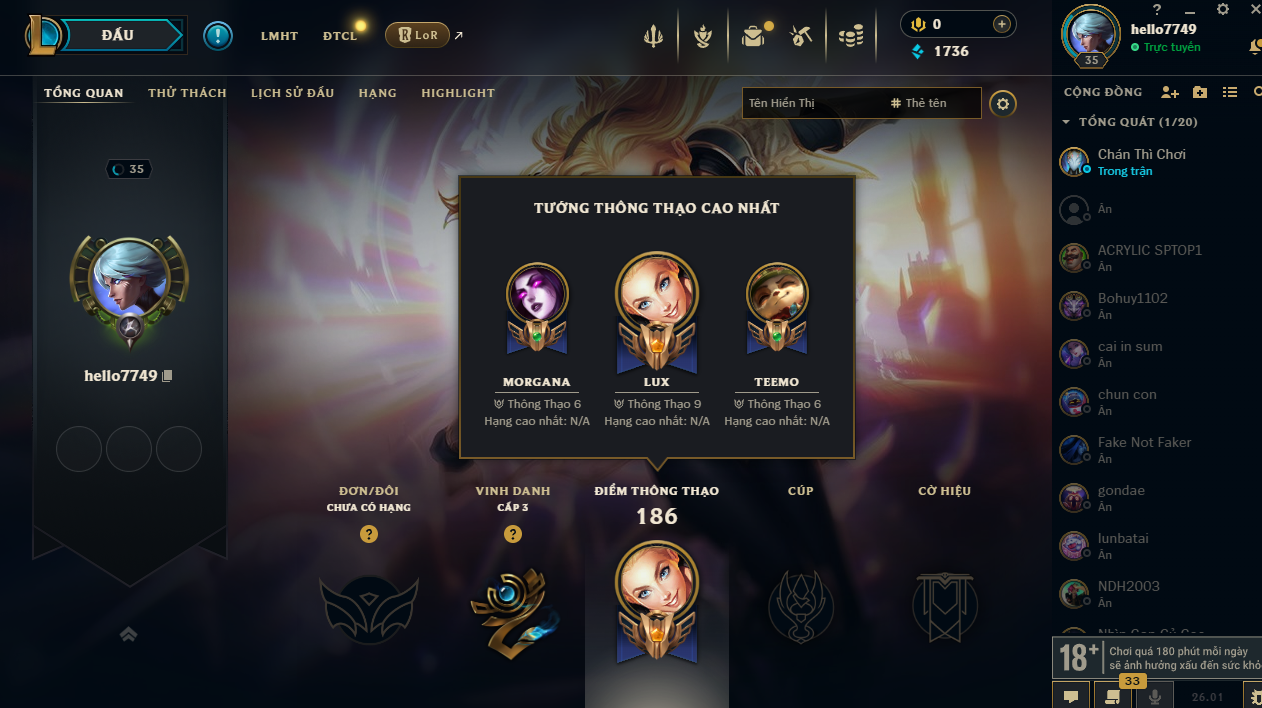
Task: Open the loot bag icon
Action: point(752,37)
